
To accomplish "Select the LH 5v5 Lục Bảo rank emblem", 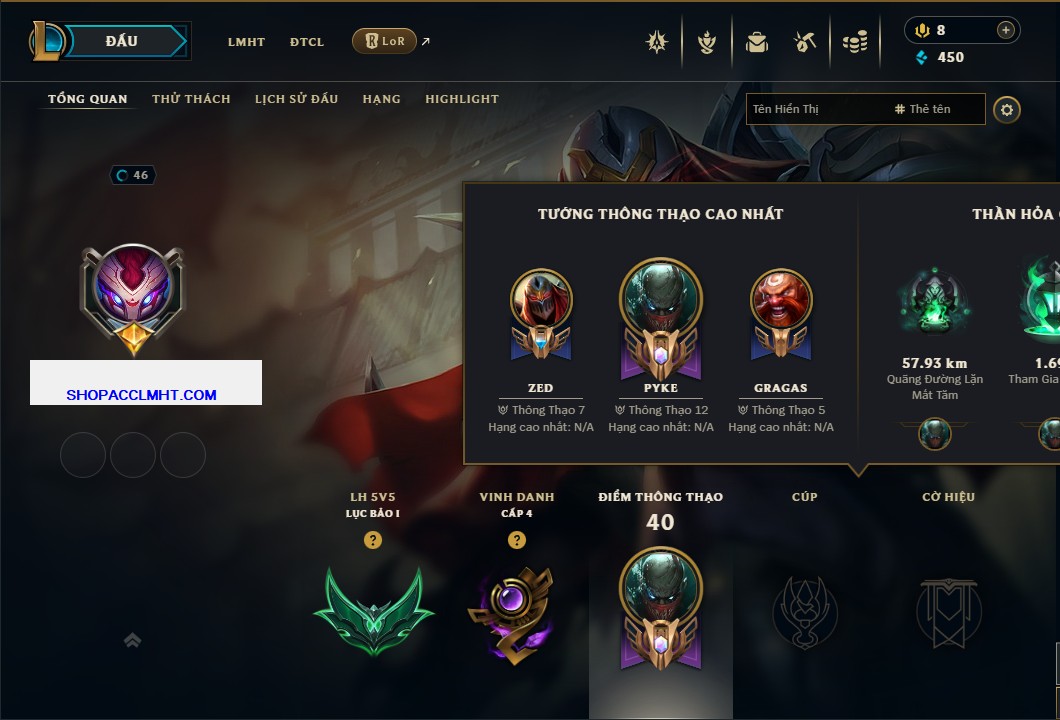I will (x=373, y=610).
